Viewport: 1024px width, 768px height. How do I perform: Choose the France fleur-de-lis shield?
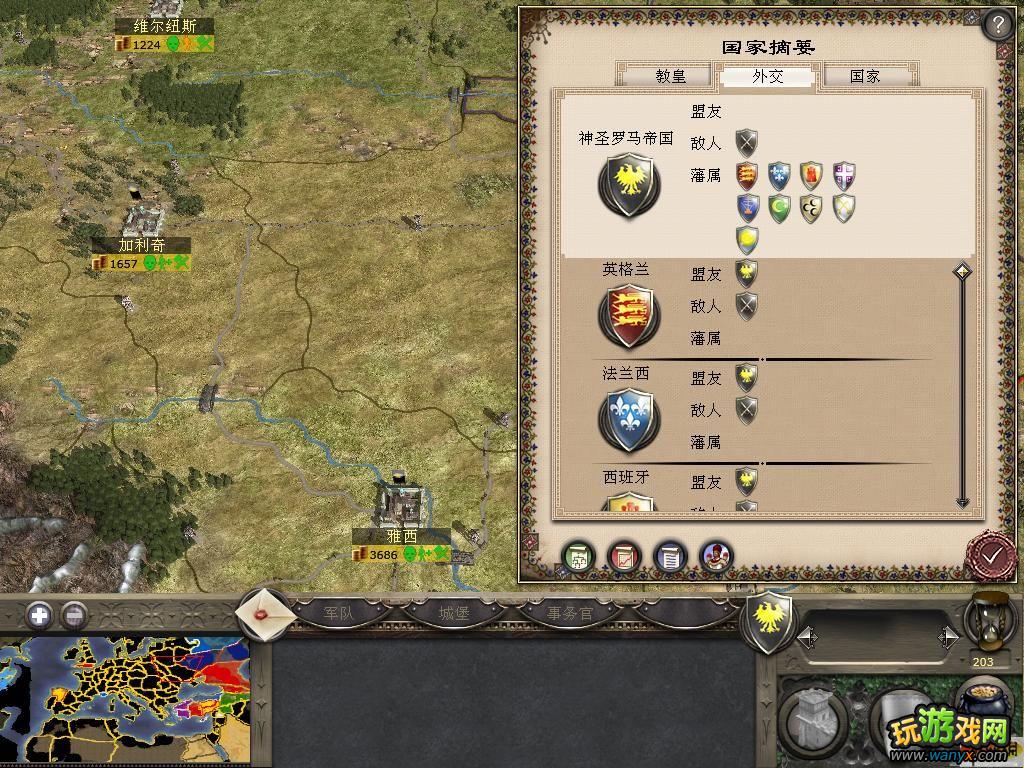pyautogui.click(x=628, y=420)
